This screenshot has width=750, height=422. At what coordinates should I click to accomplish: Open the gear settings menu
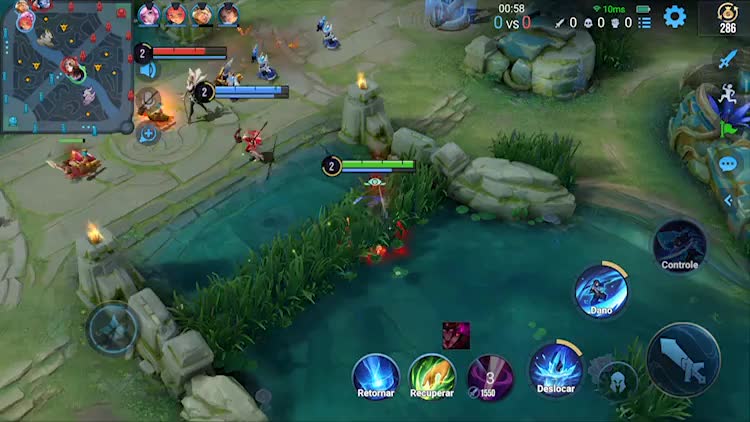point(675,16)
